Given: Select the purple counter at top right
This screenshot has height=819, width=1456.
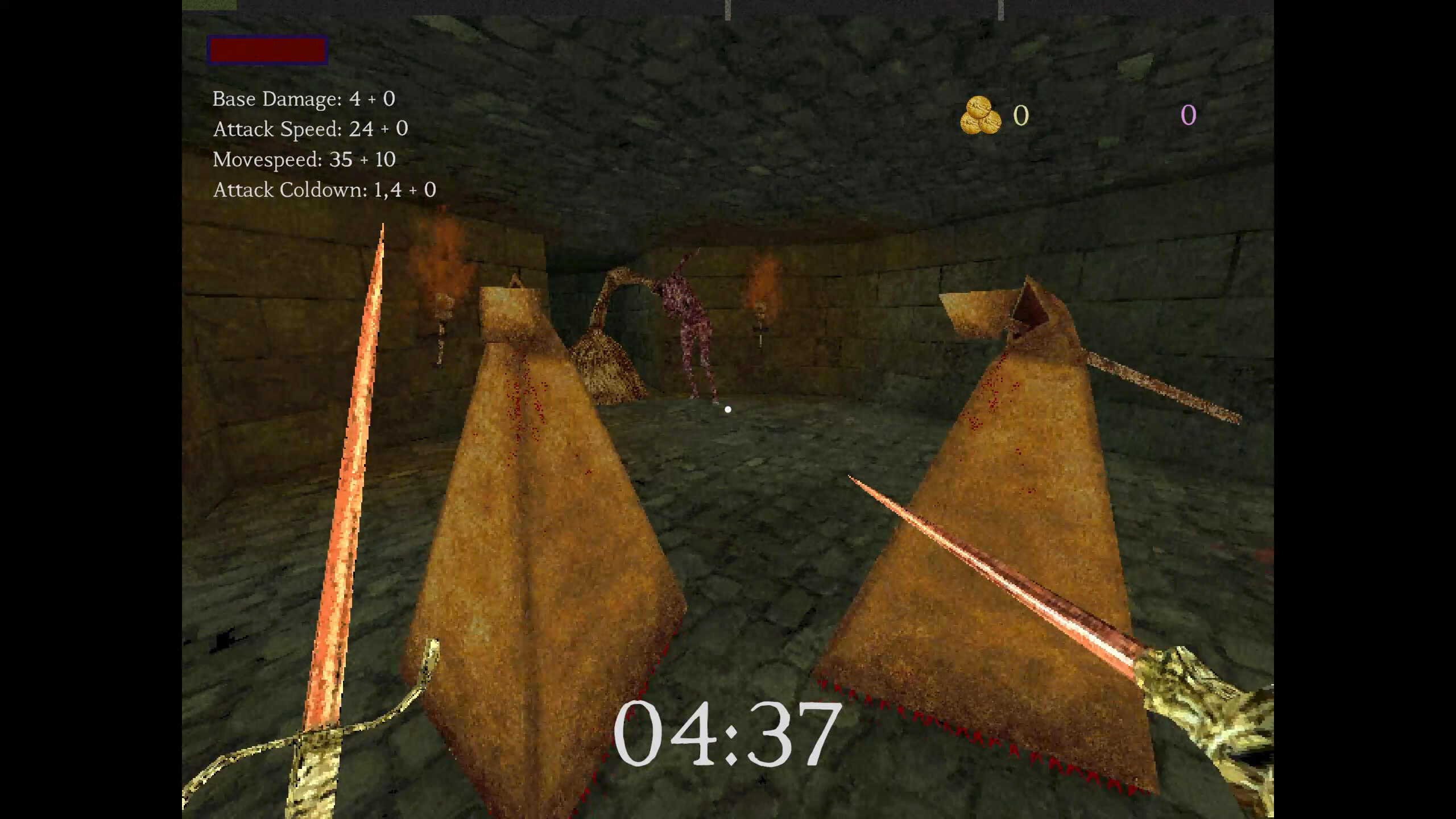Looking at the screenshot, I should [x=1188, y=118].
